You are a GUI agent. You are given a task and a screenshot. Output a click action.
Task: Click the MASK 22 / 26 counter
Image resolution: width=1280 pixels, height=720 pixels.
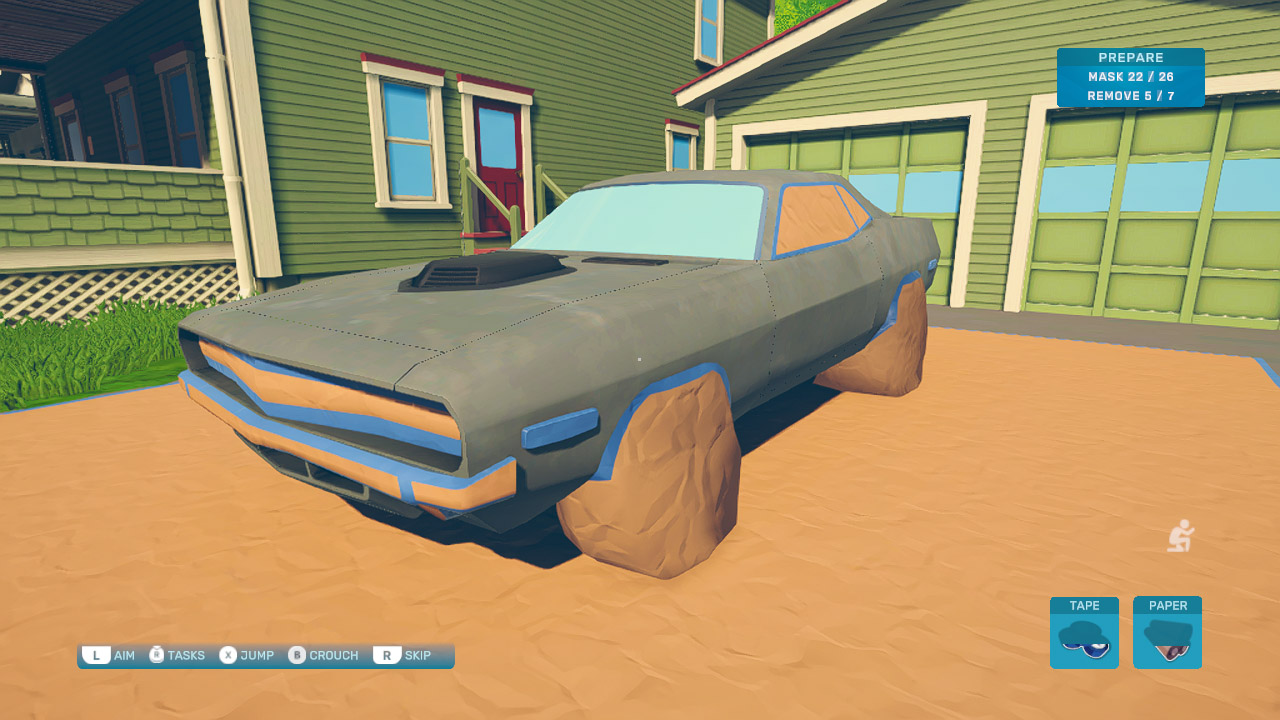pos(1131,78)
